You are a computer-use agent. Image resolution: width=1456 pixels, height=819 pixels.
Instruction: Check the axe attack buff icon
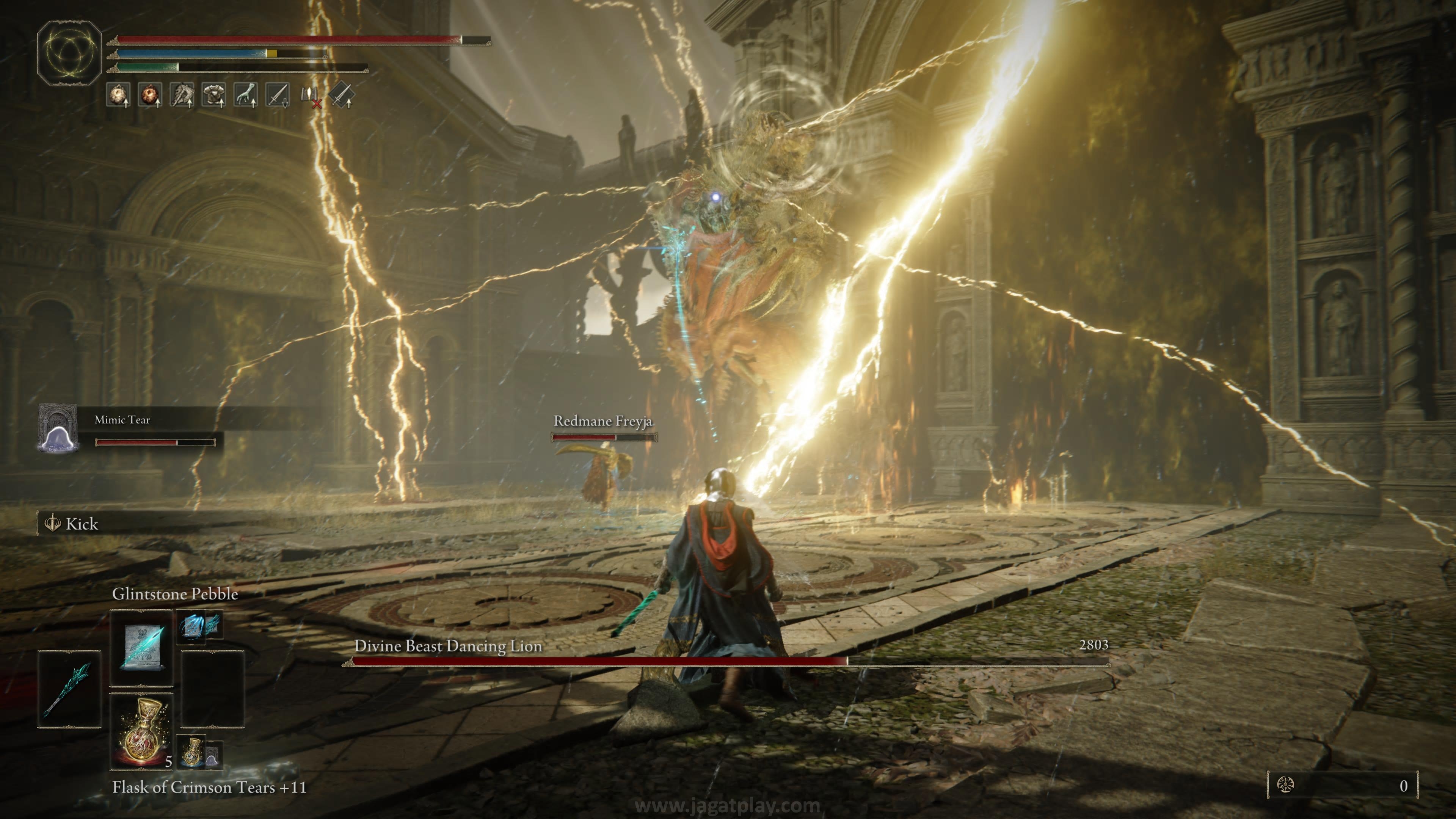click(182, 95)
